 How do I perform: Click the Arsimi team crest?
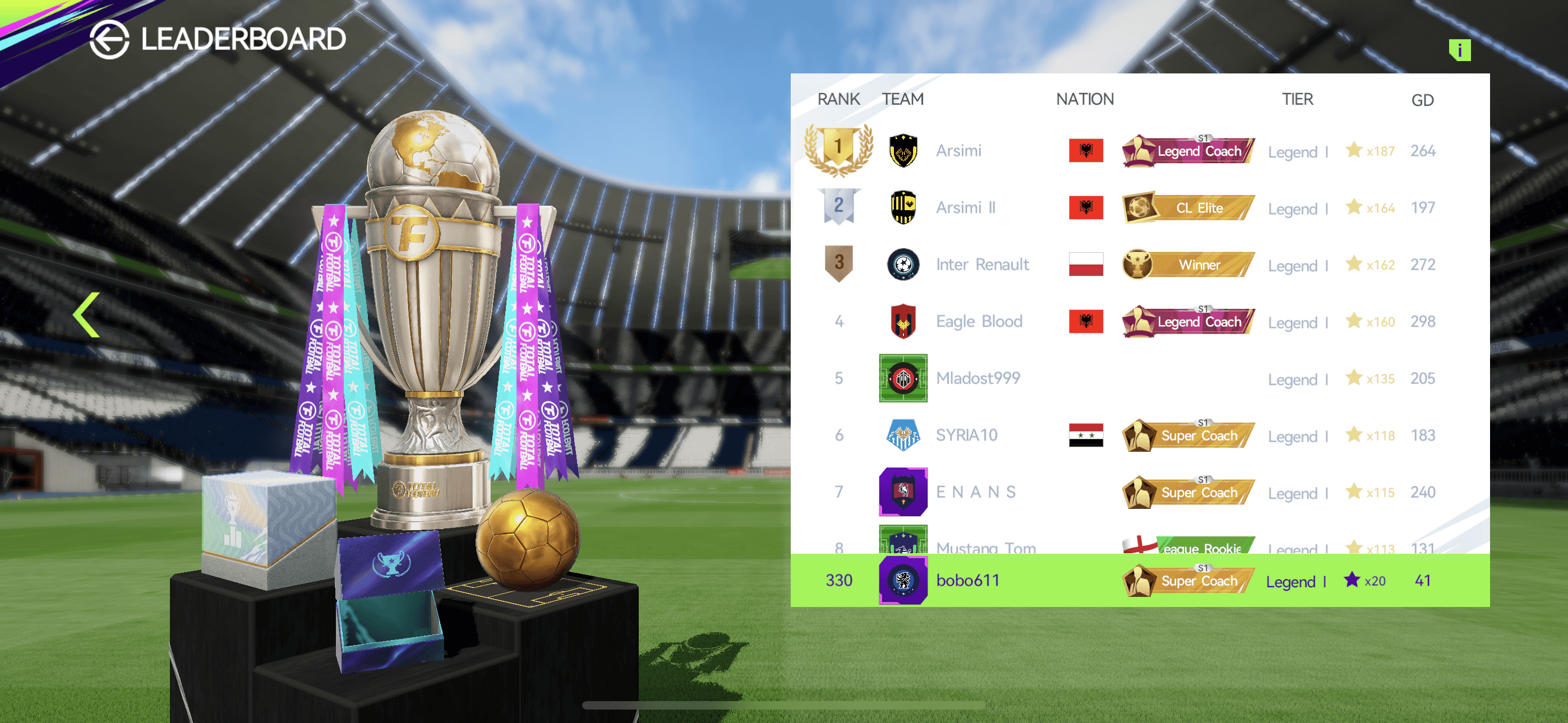[x=903, y=150]
